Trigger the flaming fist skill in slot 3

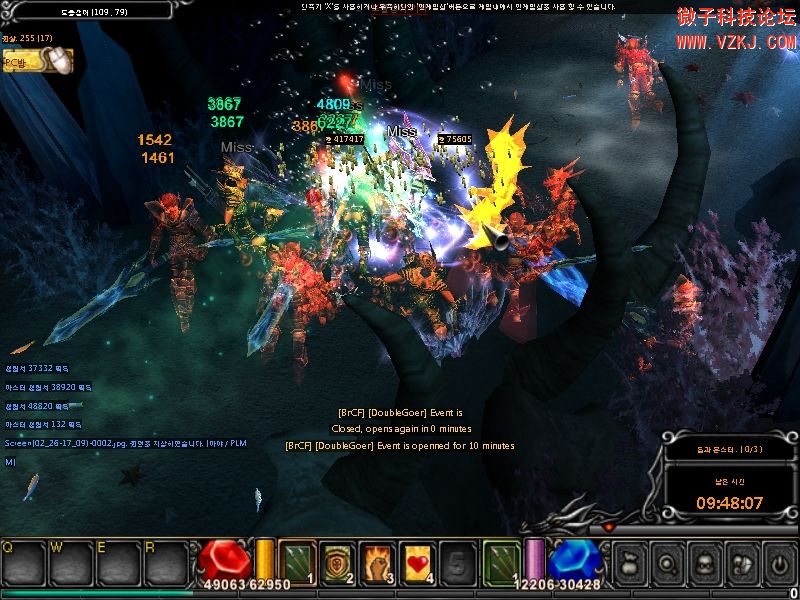coord(377,560)
